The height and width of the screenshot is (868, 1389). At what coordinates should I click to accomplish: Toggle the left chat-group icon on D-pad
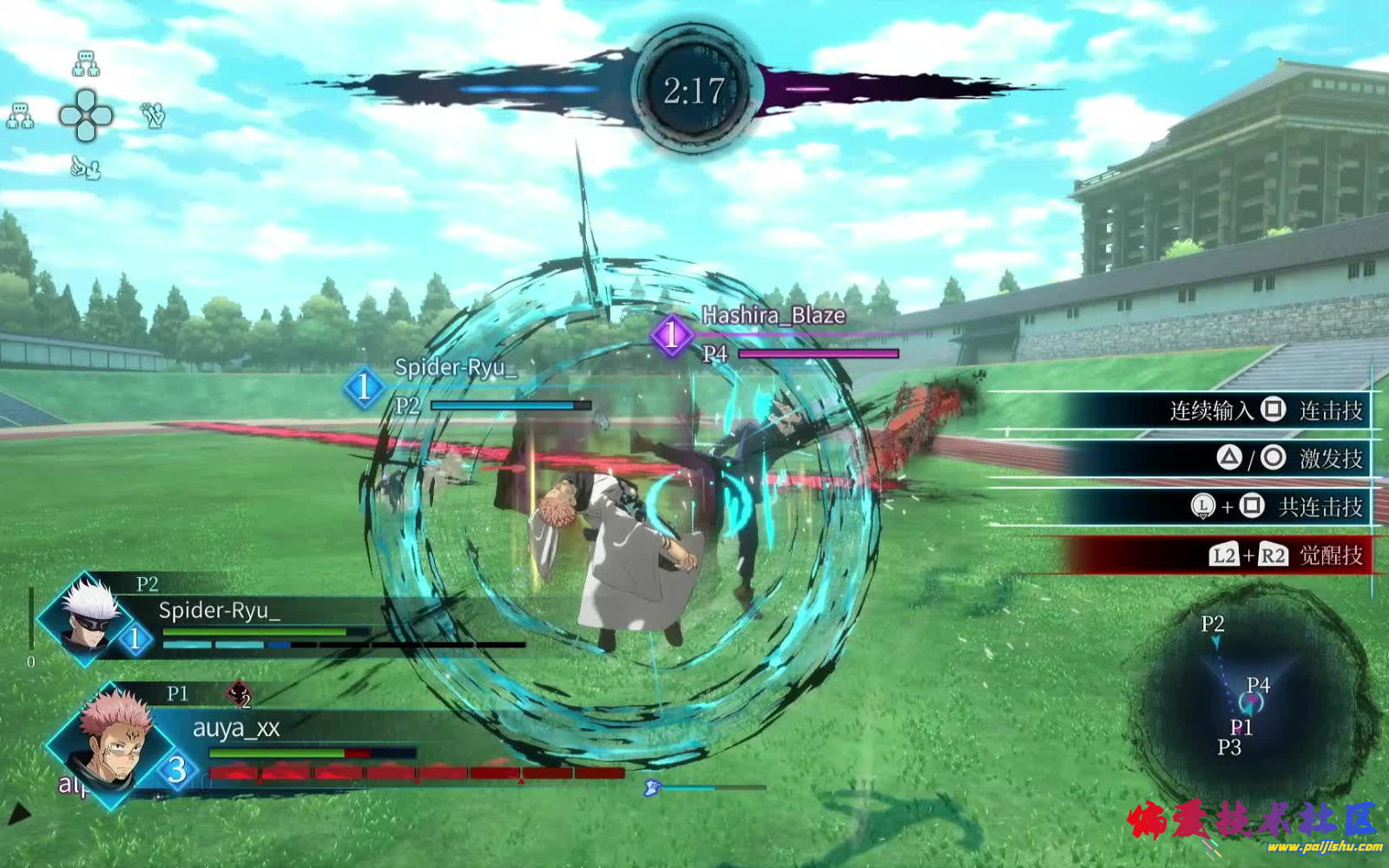coord(20,115)
